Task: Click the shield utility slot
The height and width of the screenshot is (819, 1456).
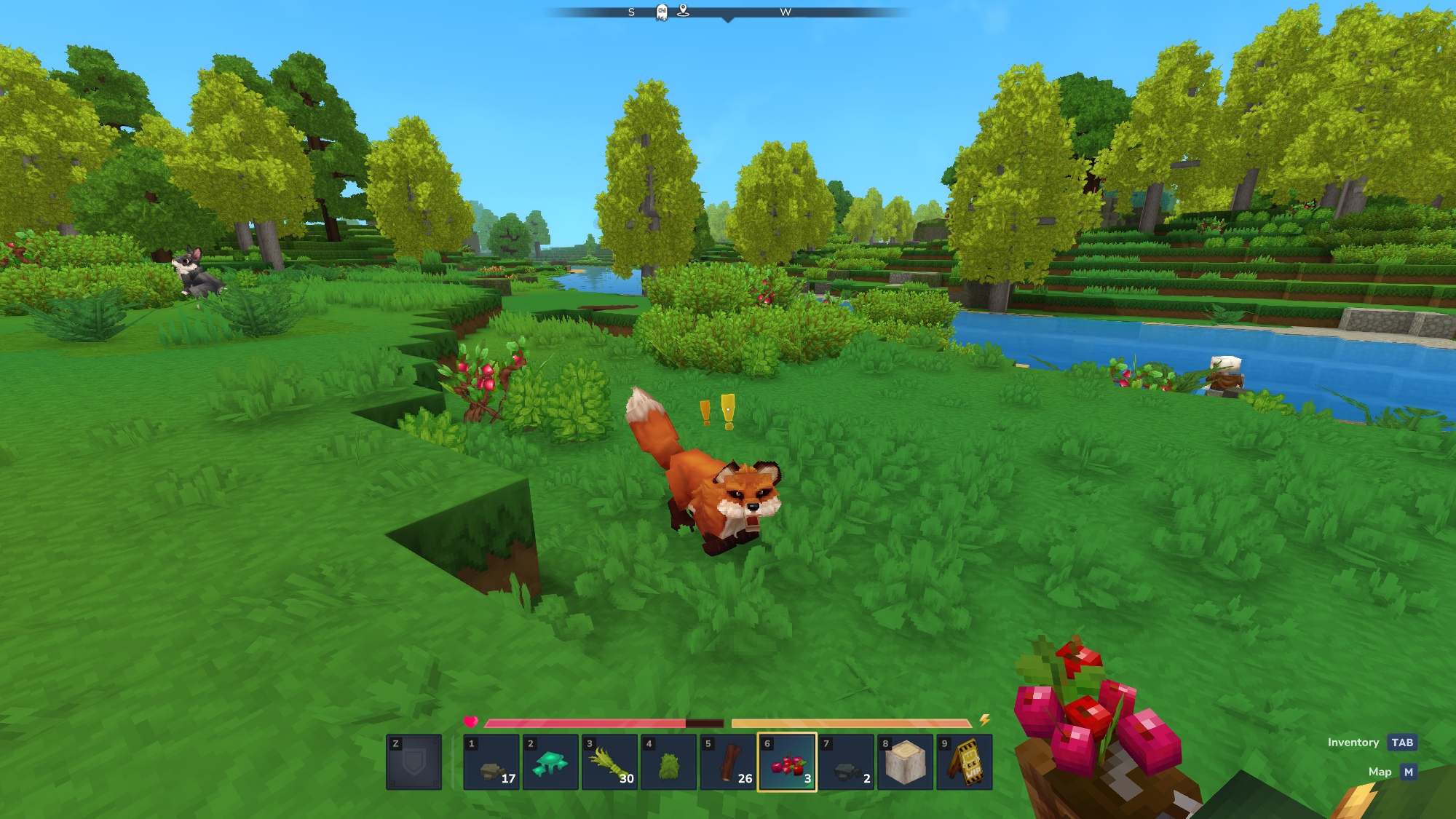Action: 414,762
